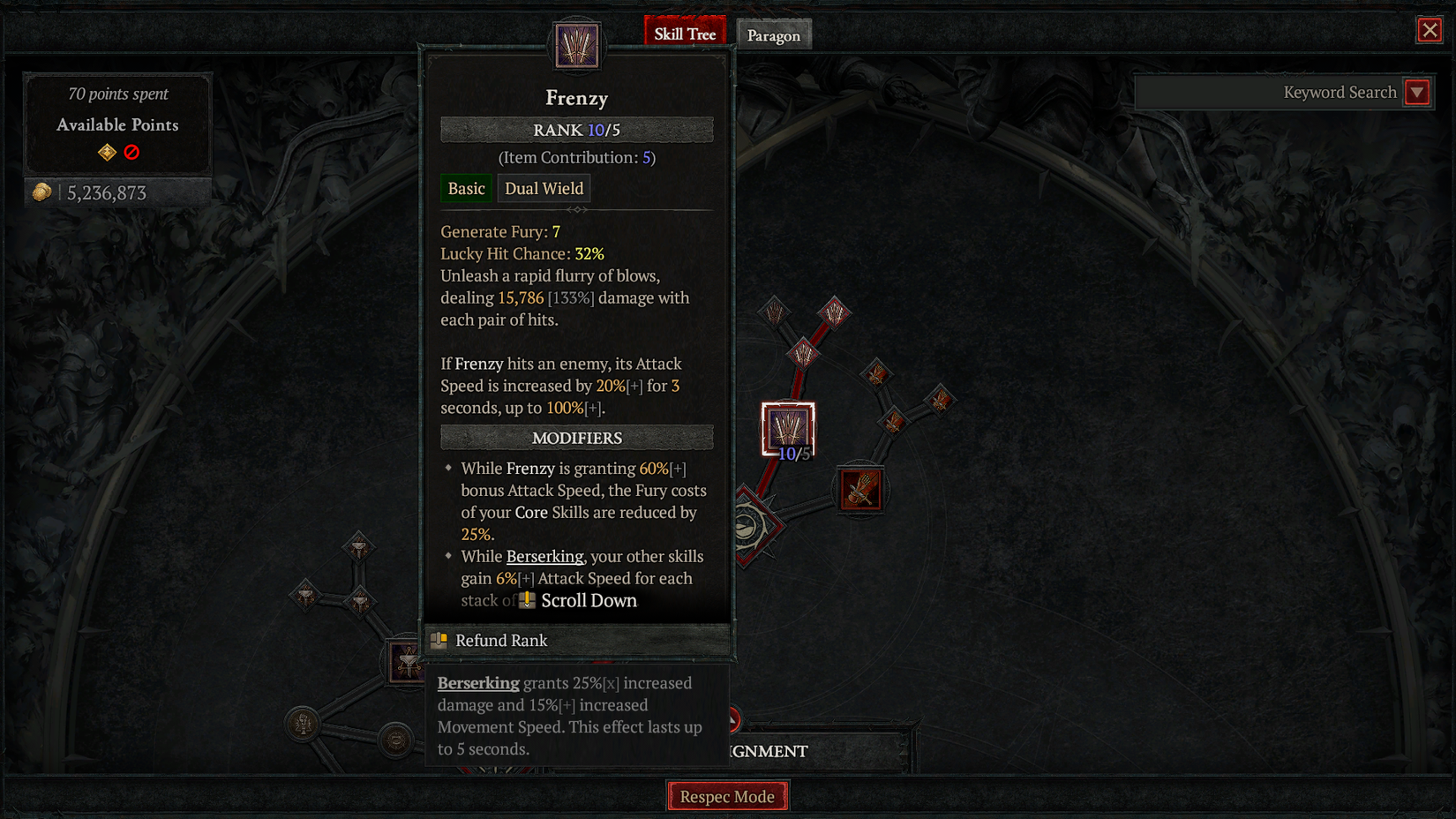Select the Frenzy skill node showing rank 10/5
Image resolution: width=1456 pixels, height=819 pixels.
[x=788, y=429]
